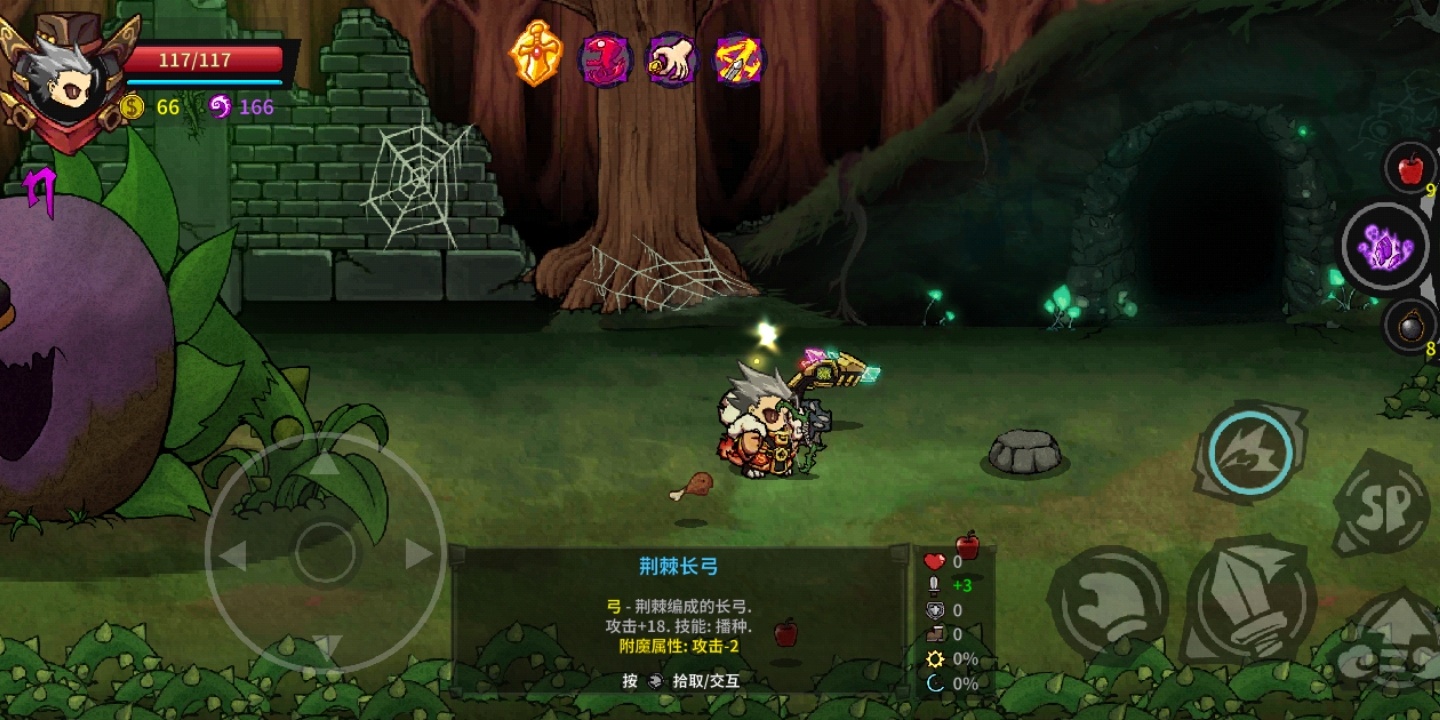Image resolution: width=1440 pixels, height=720 pixels.
Task: Select the golden sword buff icon
Action: pos(536,54)
